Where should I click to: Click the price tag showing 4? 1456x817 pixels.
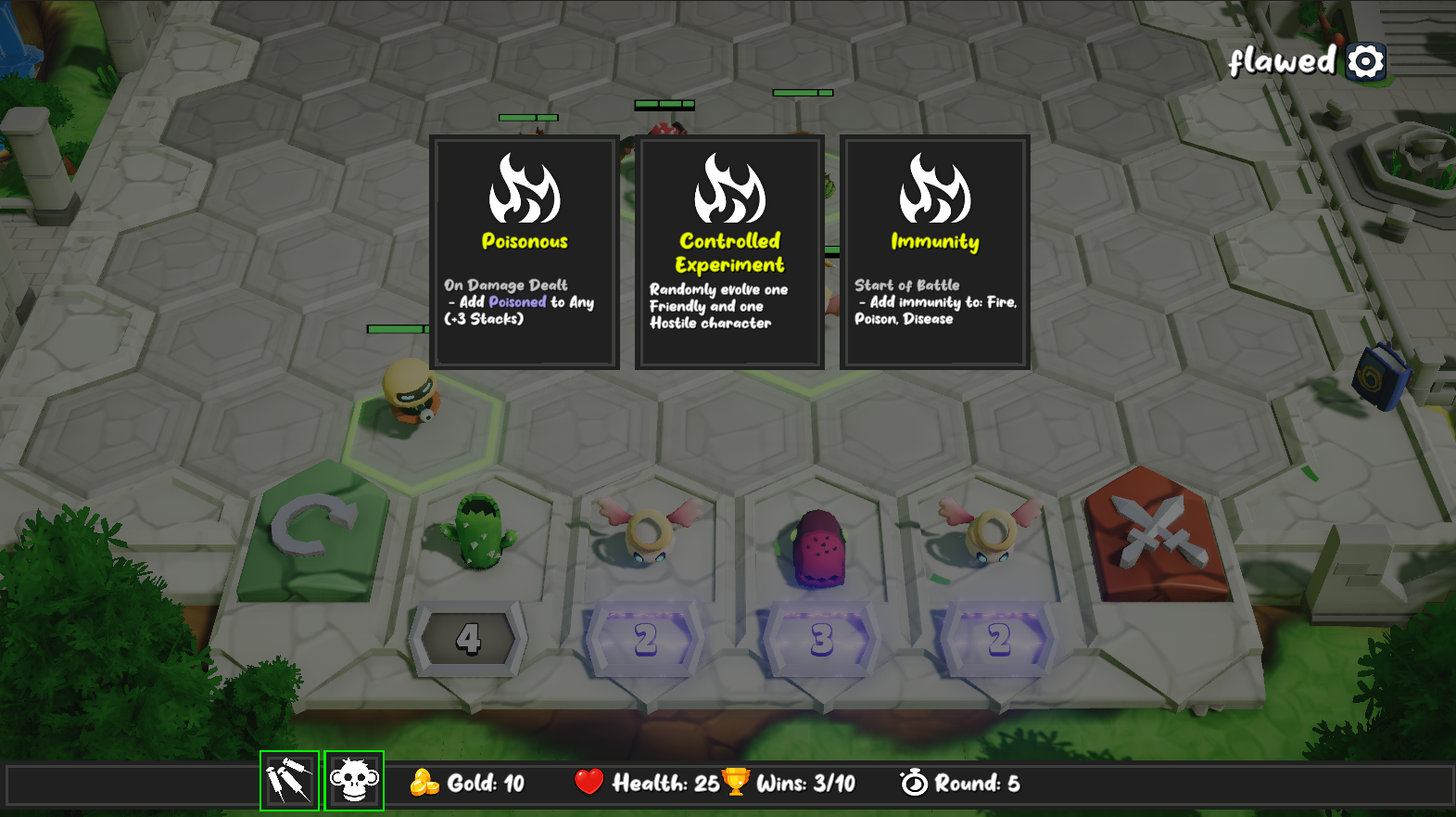click(471, 638)
